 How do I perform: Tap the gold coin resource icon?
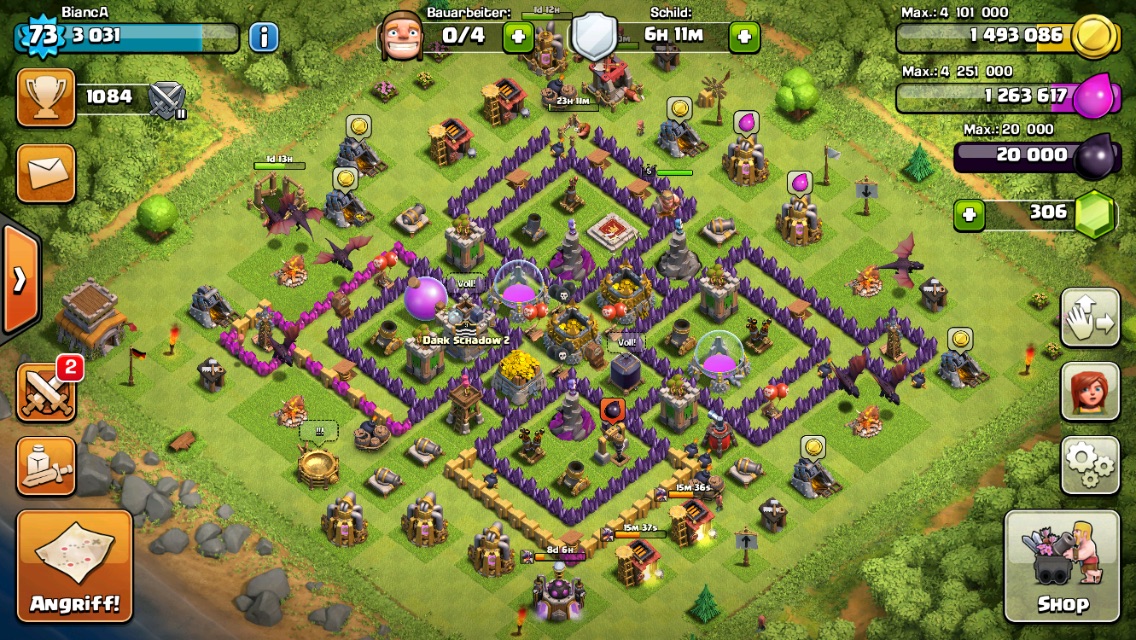tap(1094, 37)
